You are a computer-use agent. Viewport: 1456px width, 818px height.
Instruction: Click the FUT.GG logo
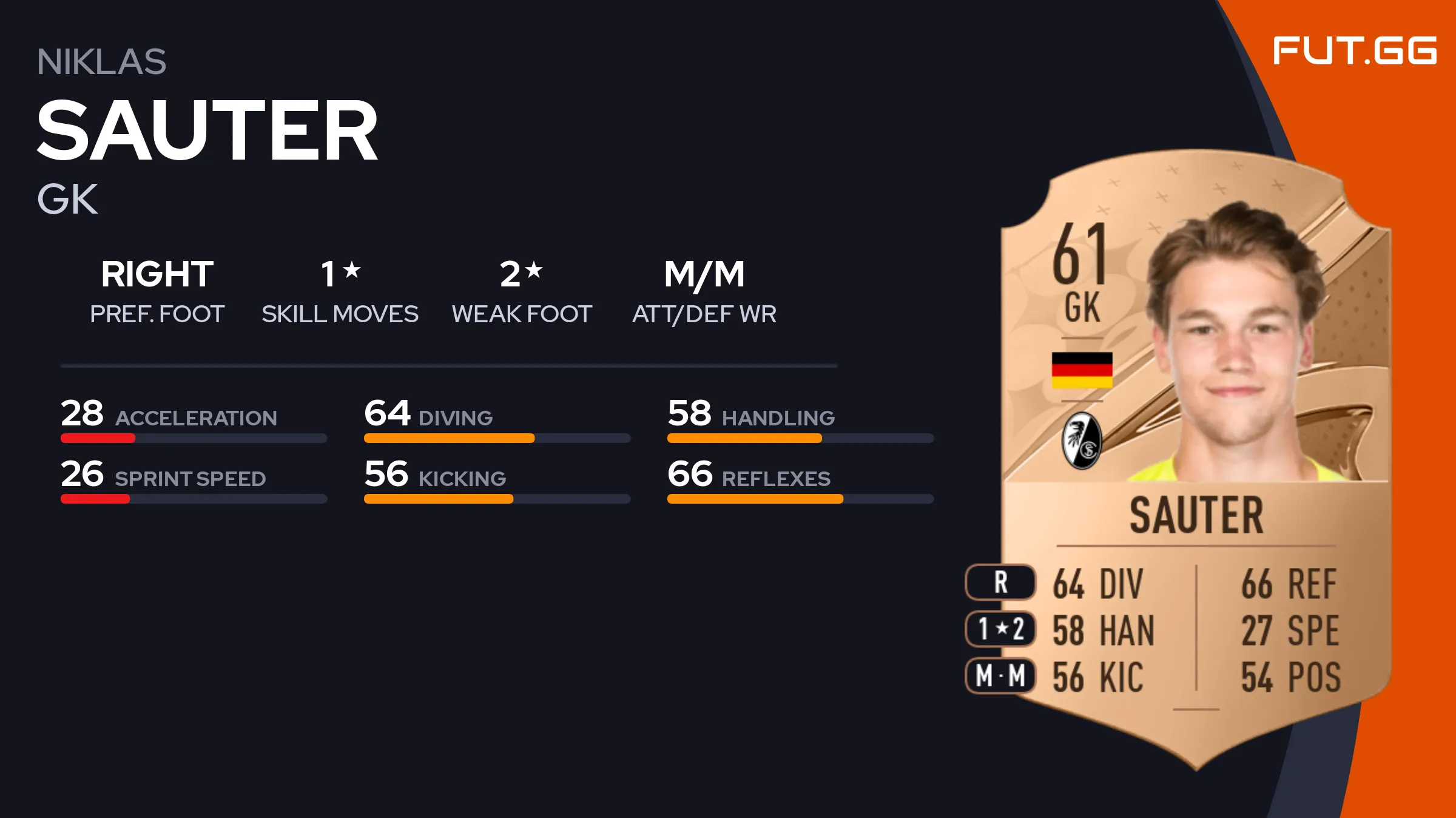[1354, 51]
